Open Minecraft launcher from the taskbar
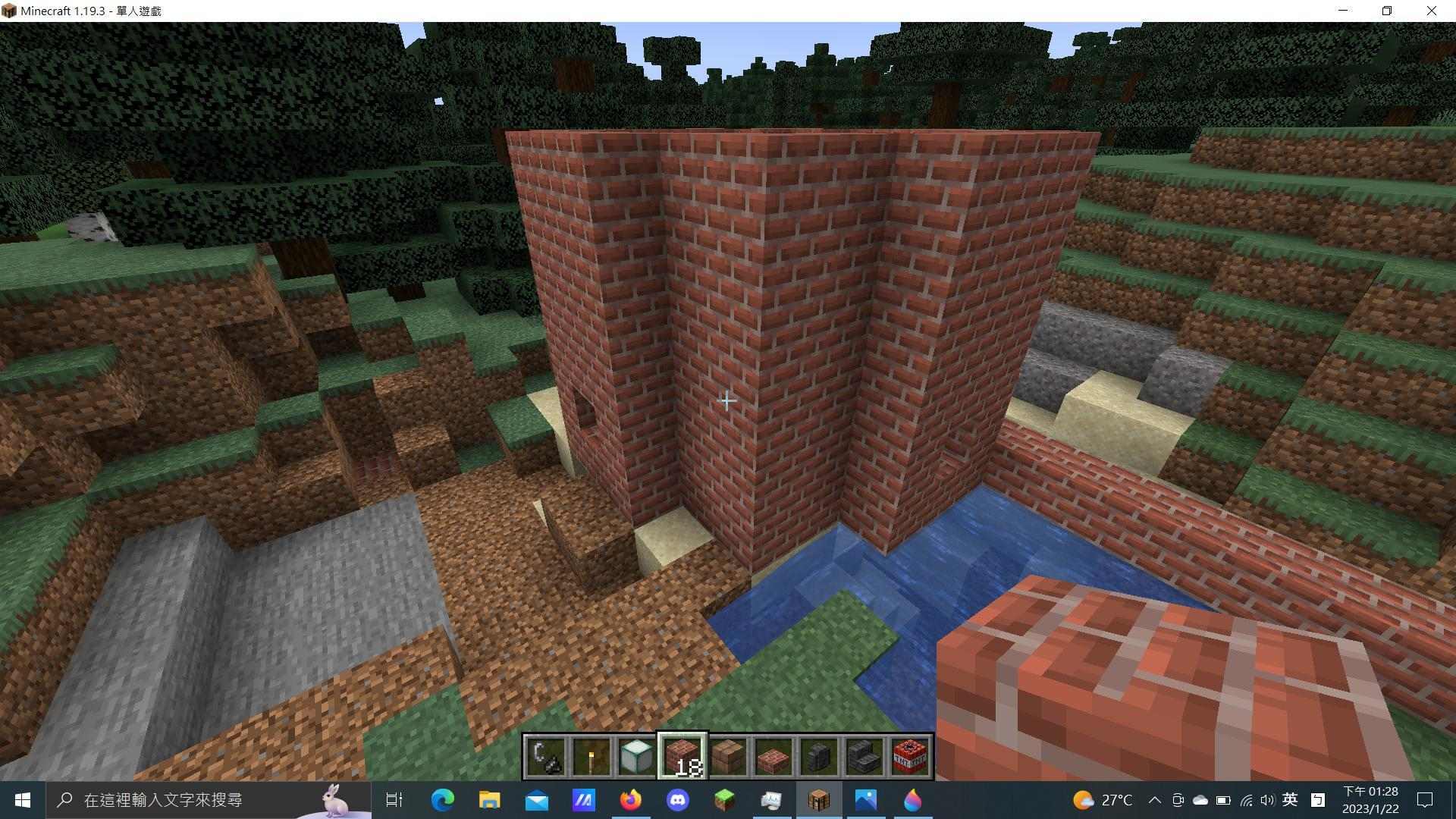1456x819 pixels. point(724,799)
